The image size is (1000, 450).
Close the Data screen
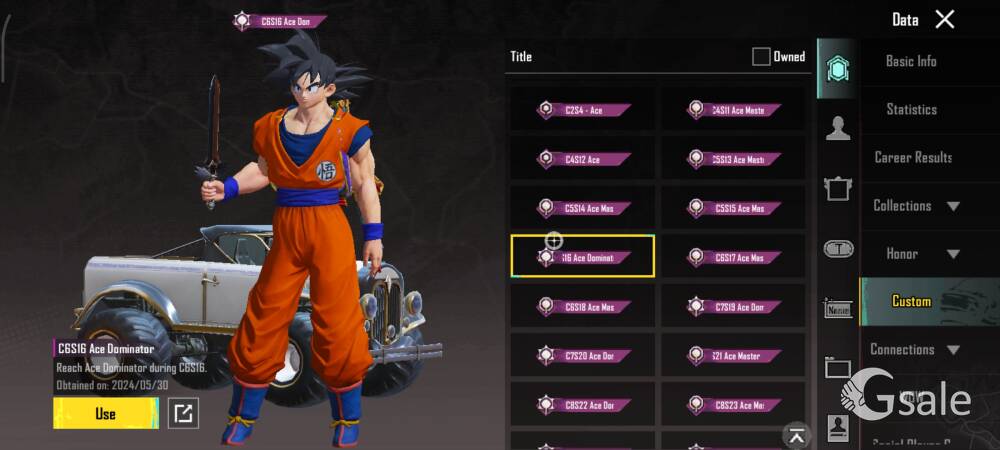coord(944,19)
